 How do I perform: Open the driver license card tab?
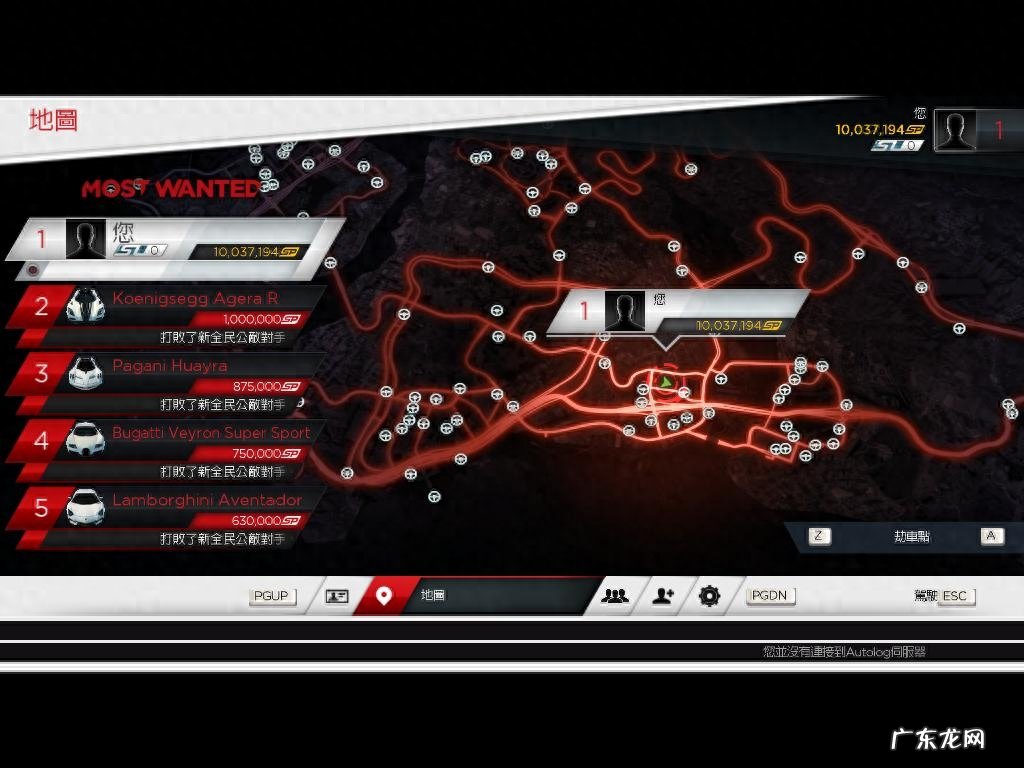337,596
